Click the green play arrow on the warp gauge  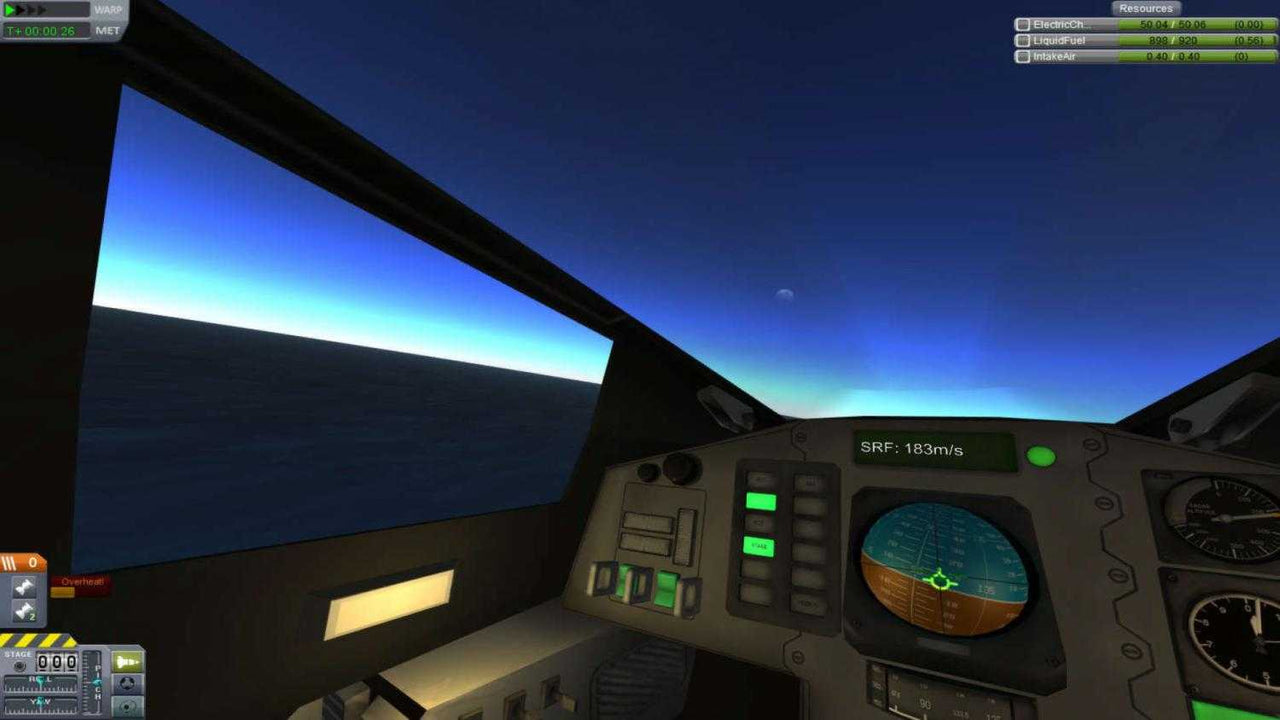pyautogui.click(x=9, y=10)
